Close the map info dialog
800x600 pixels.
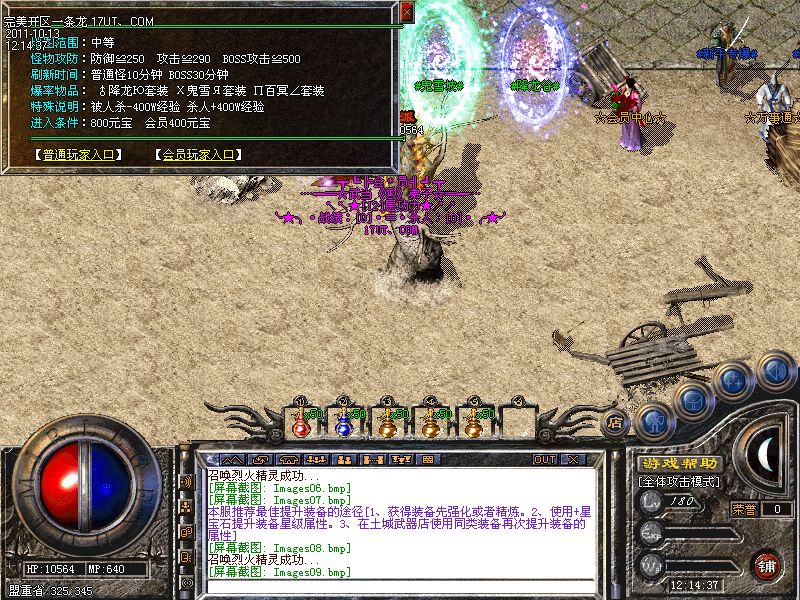click(406, 11)
